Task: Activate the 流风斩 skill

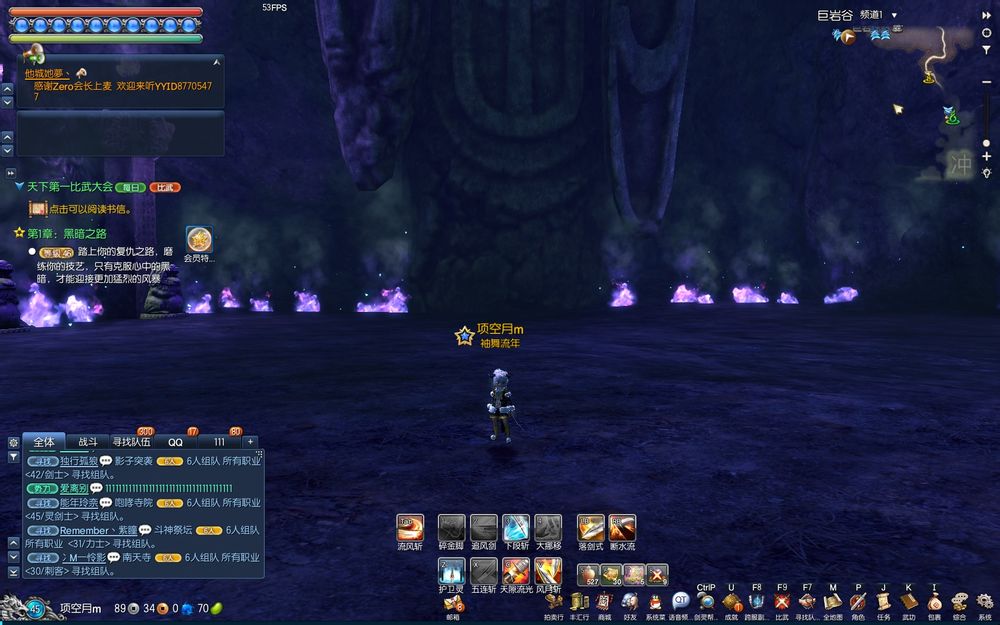Action: 410,528
